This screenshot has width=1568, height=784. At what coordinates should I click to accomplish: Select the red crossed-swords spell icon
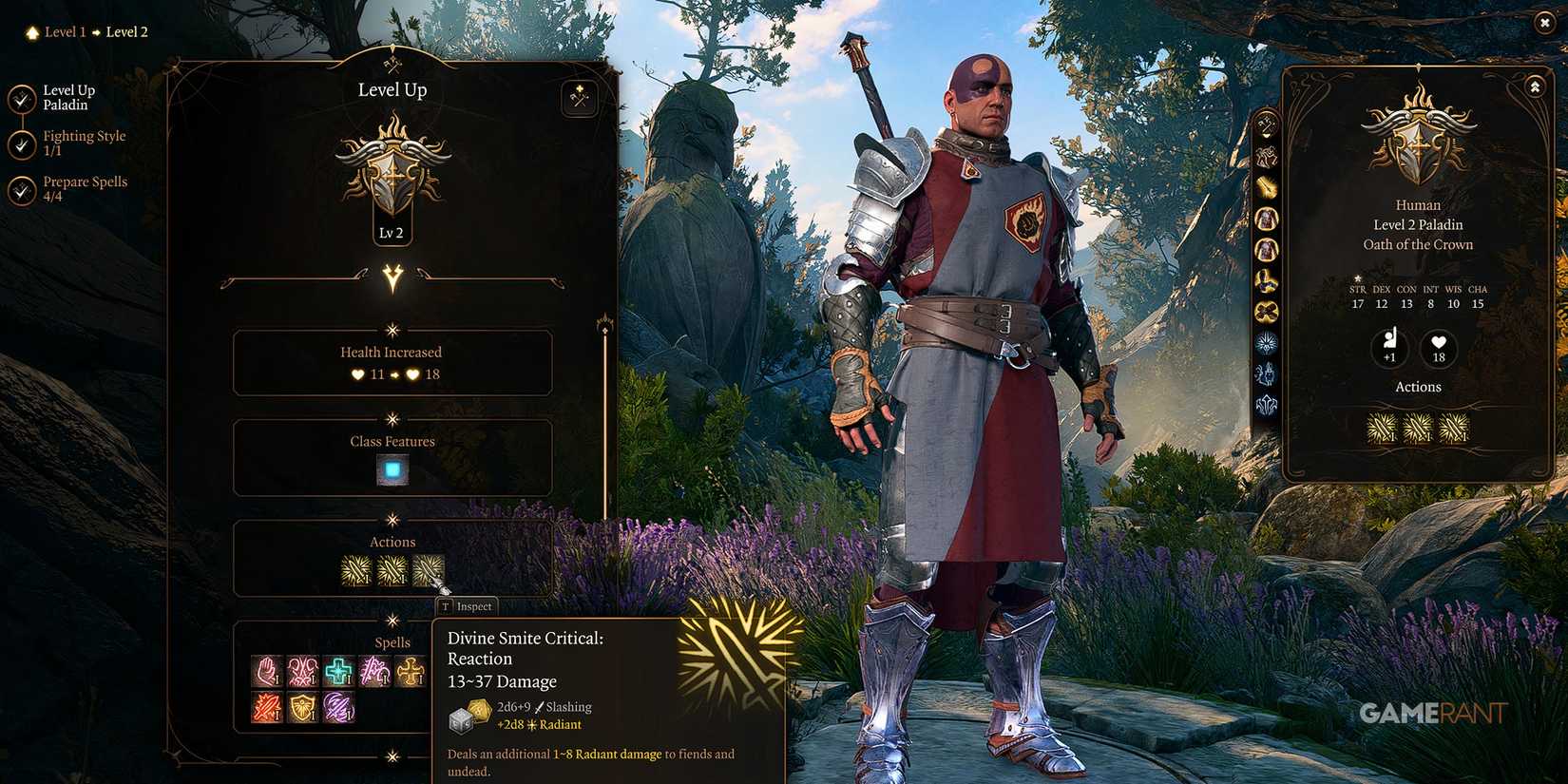tap(266, 707)
